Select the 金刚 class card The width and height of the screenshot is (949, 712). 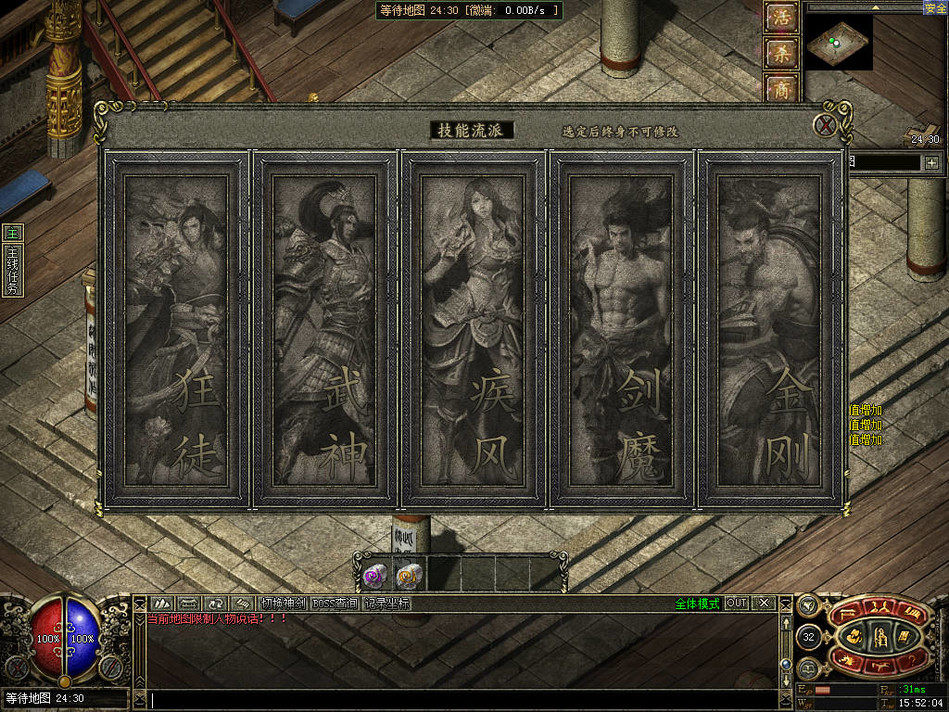click(x=768, y=331)
